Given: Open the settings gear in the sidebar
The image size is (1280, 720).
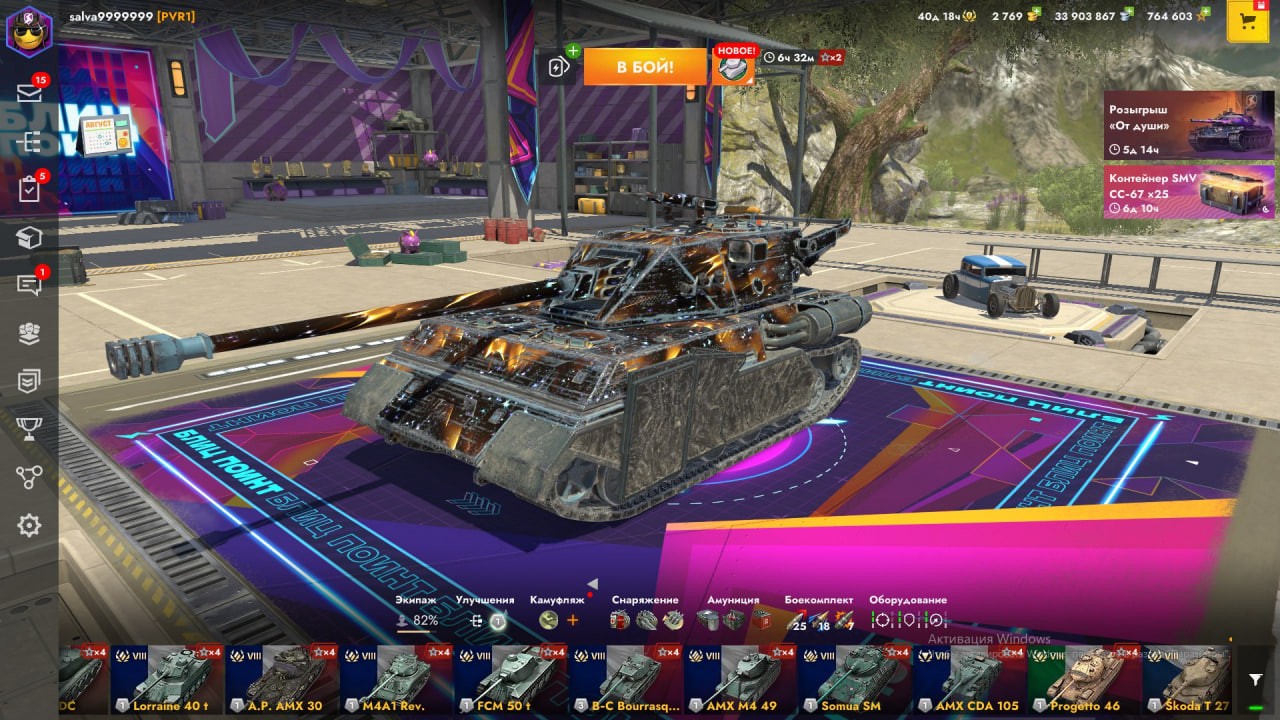Looking at the screenshot, I should (x=29, y=525).
